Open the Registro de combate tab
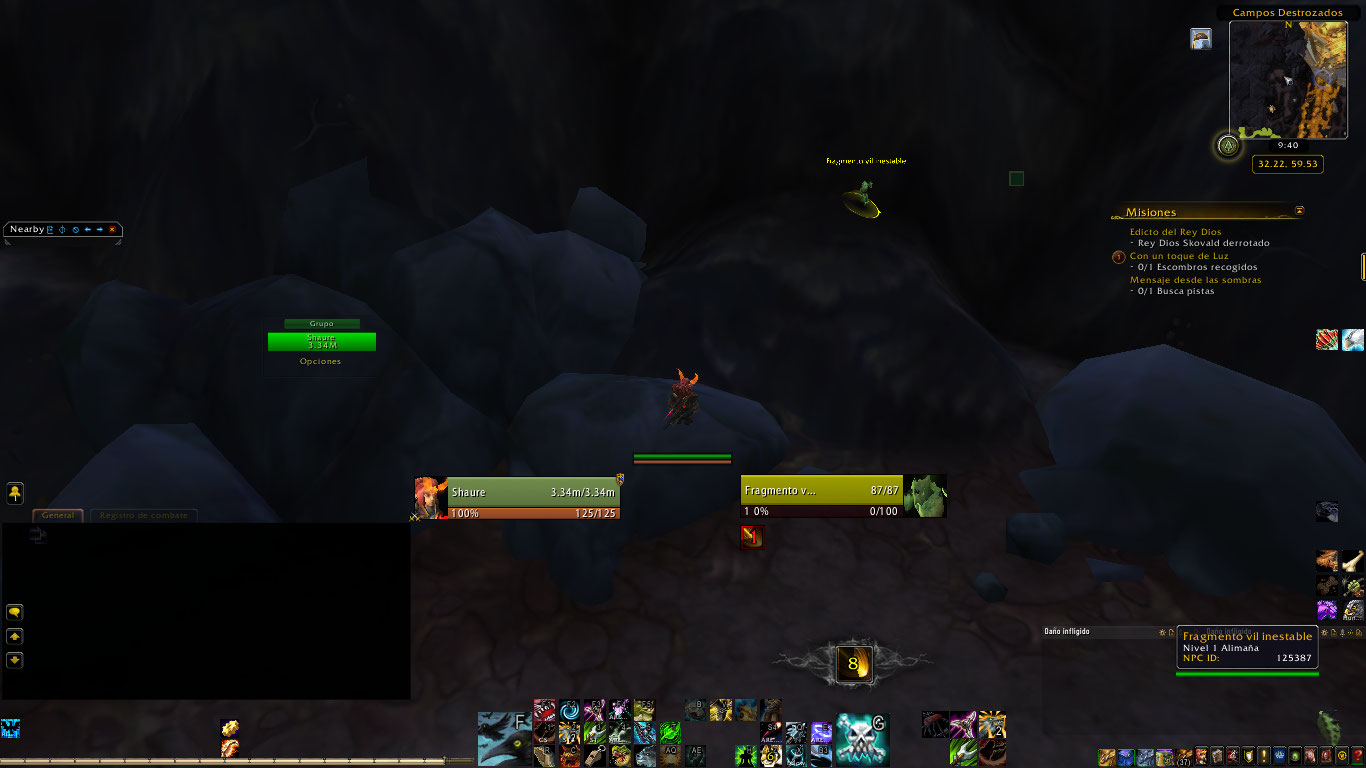 [x=145, y=515]
